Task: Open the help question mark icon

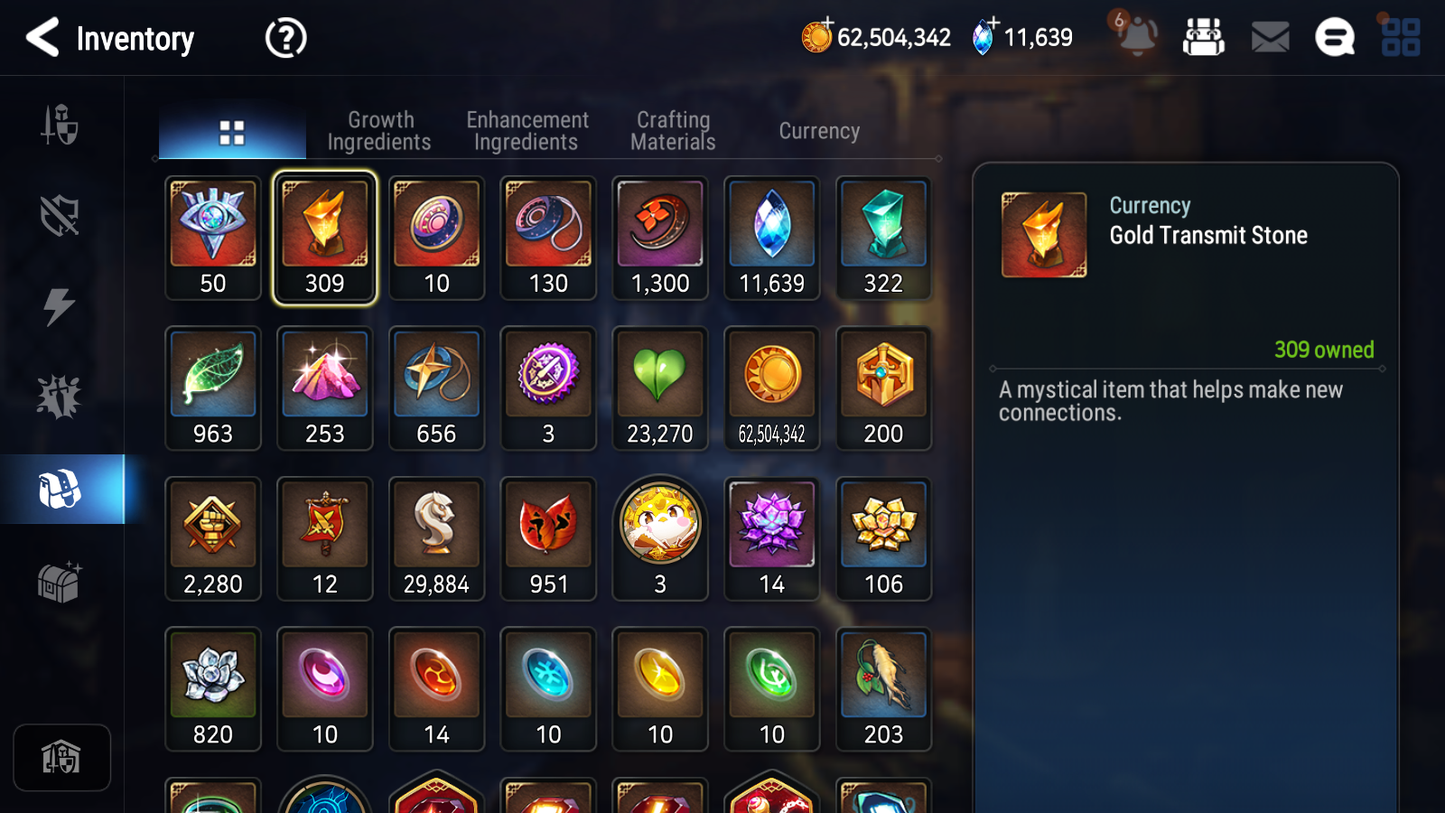Action: [x=285, y=37]
